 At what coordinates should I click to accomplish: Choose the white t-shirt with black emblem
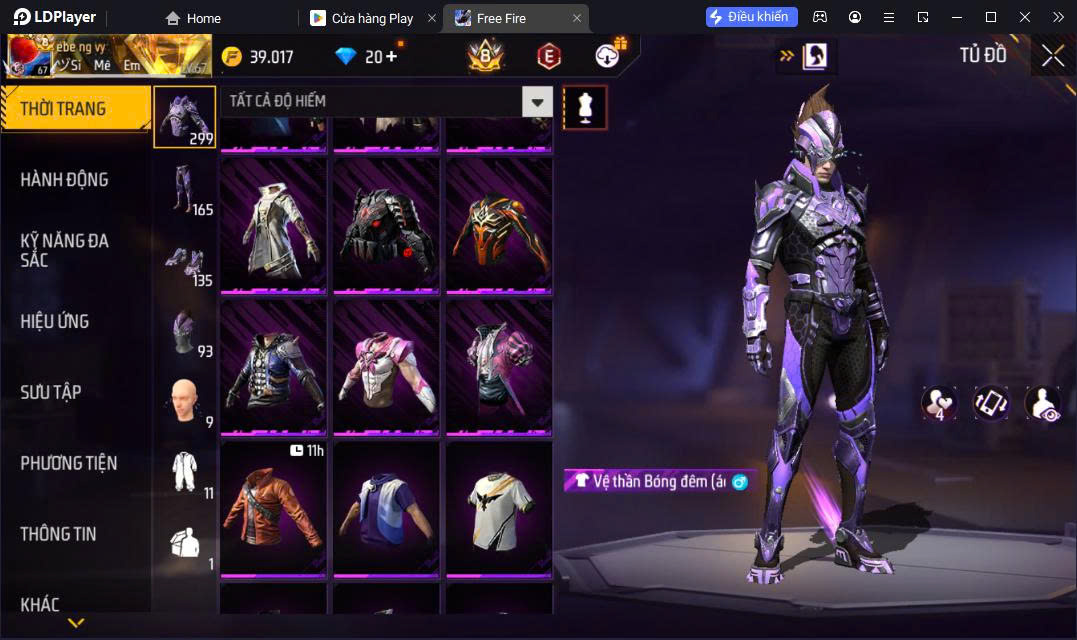[499, 509]
